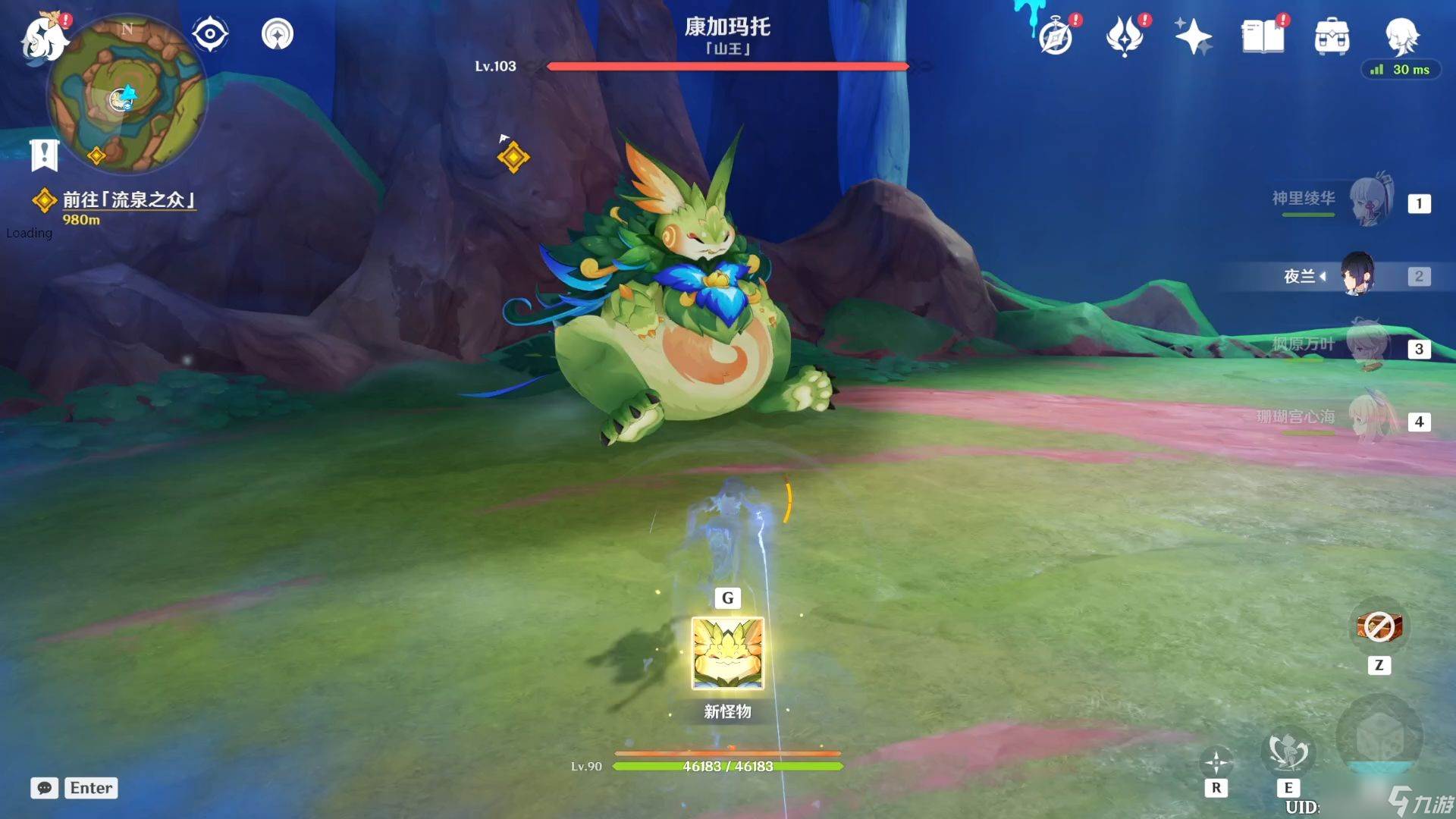1456x819 pixels.
Task: Activate the winged elemental skill icon
Action: 1288,751
